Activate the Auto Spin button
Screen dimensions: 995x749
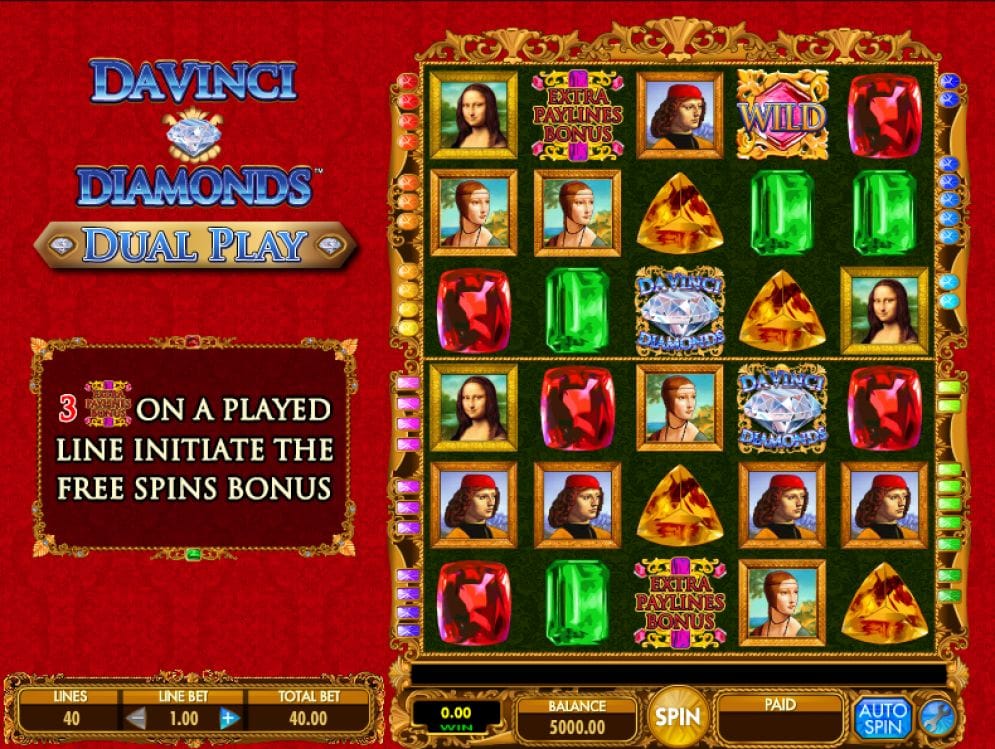[881, 717]
